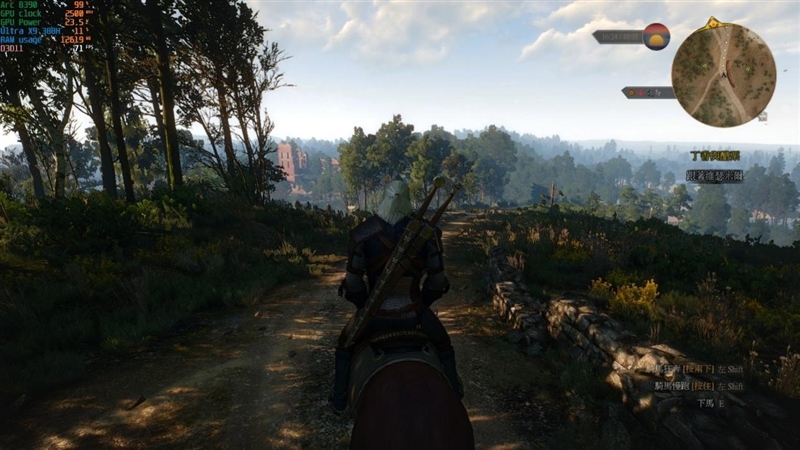Open the tracked quest title under the minimap

point(715,156)
